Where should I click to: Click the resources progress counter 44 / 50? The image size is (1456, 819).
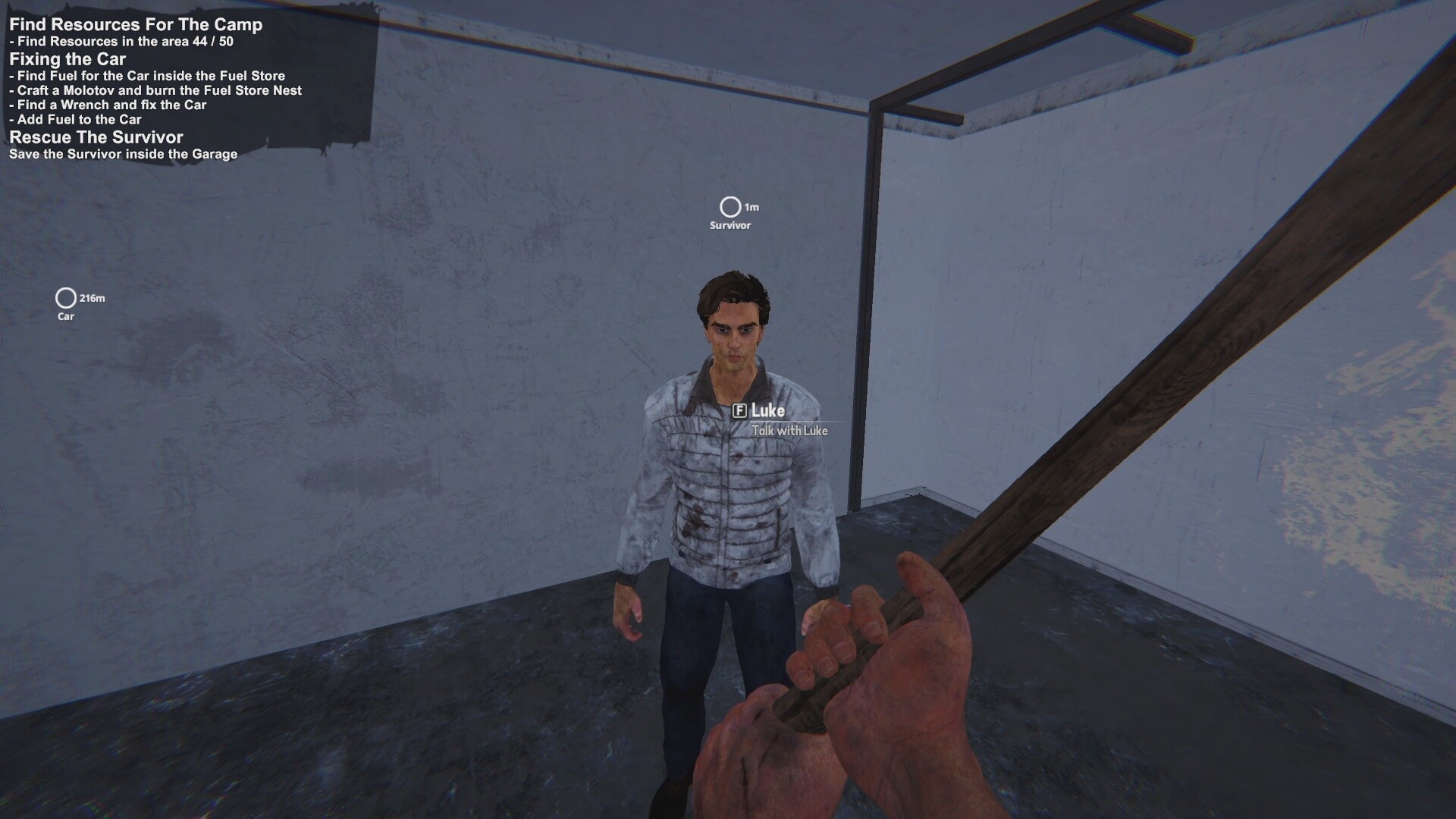click(x=214, y=42)
